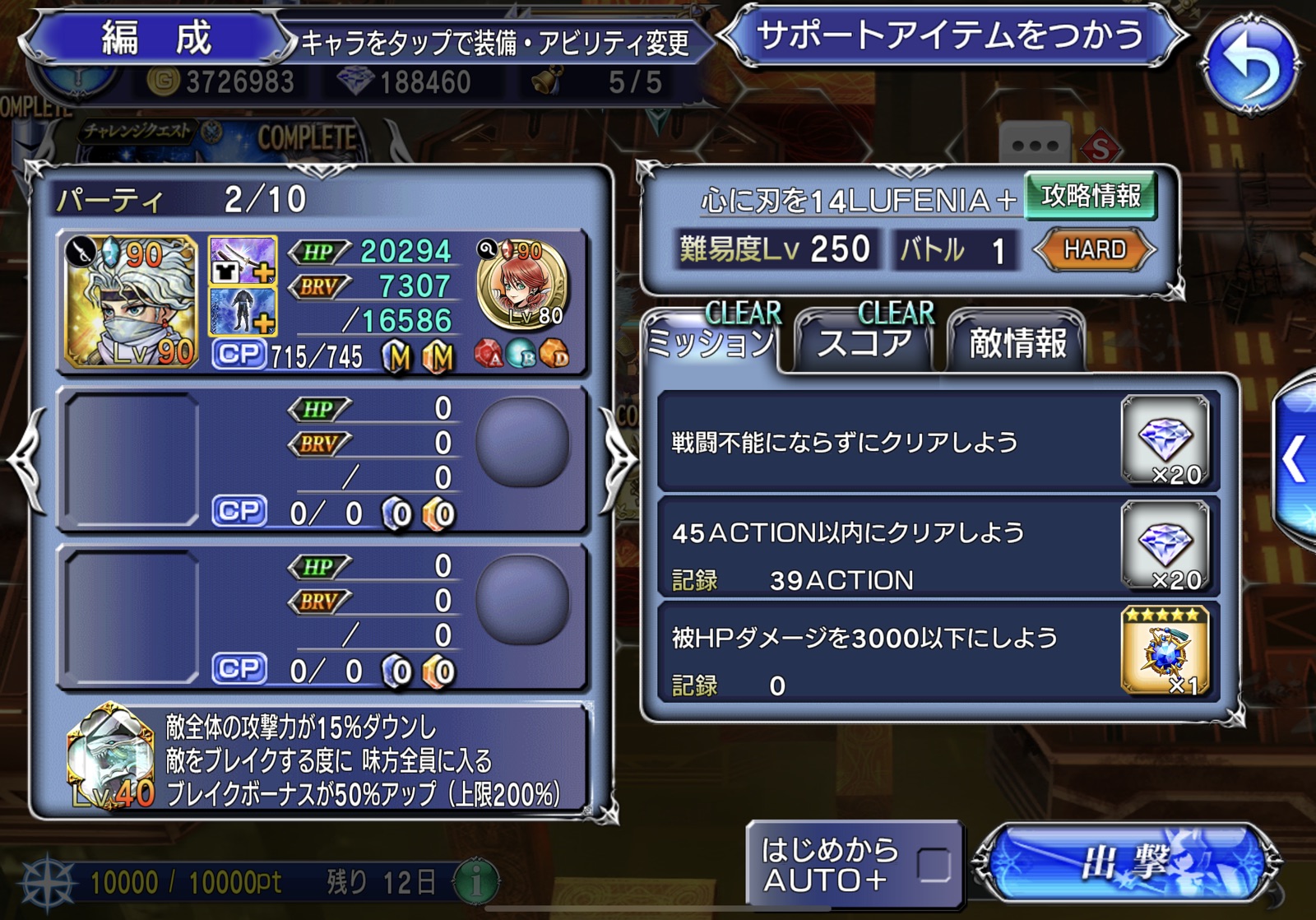Viewport: 1316px width, 920px height.
Task: Toggle the はじめから AUTO+ checkbox
Action: pyautogui.click(x=934, y=865)
